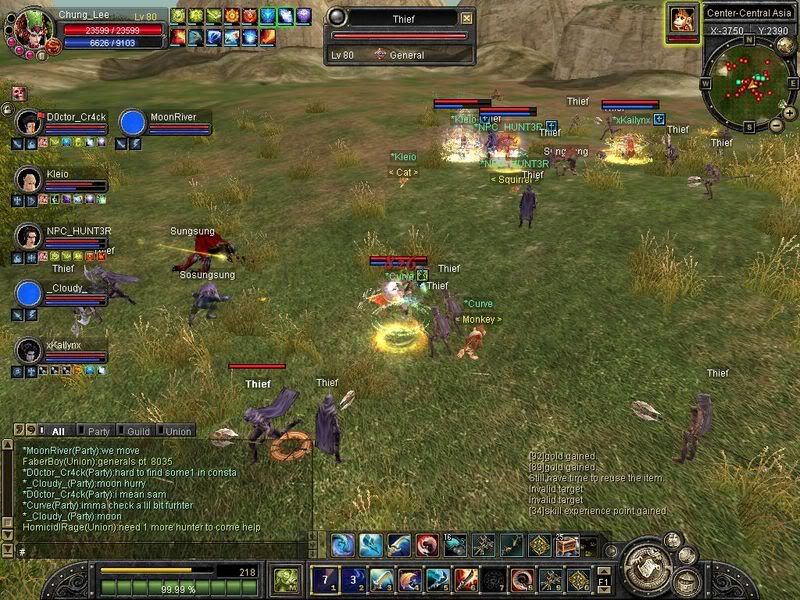Target party member NPC_HUNT3R
The height and width of the screenshot is (600, 800).
pos(30,236)
